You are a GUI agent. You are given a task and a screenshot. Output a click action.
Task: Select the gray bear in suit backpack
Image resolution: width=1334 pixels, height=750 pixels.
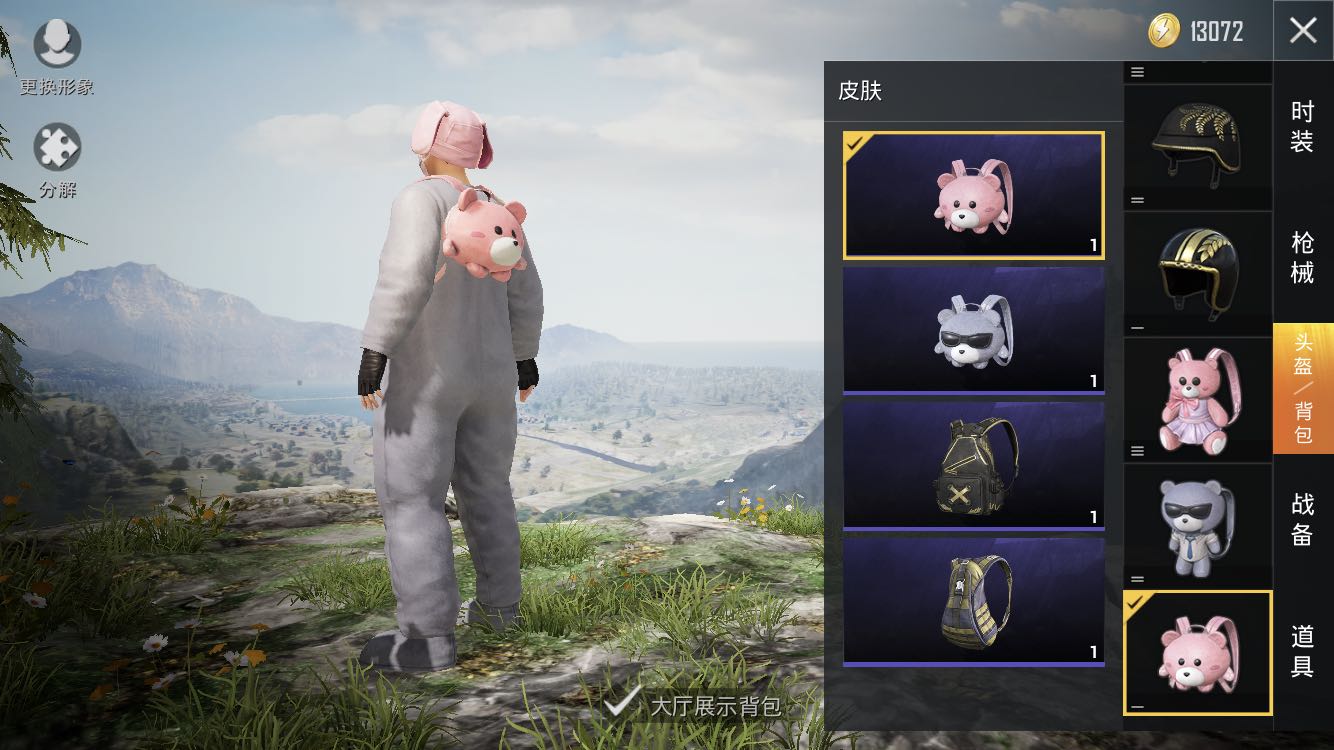[1197, 525]
